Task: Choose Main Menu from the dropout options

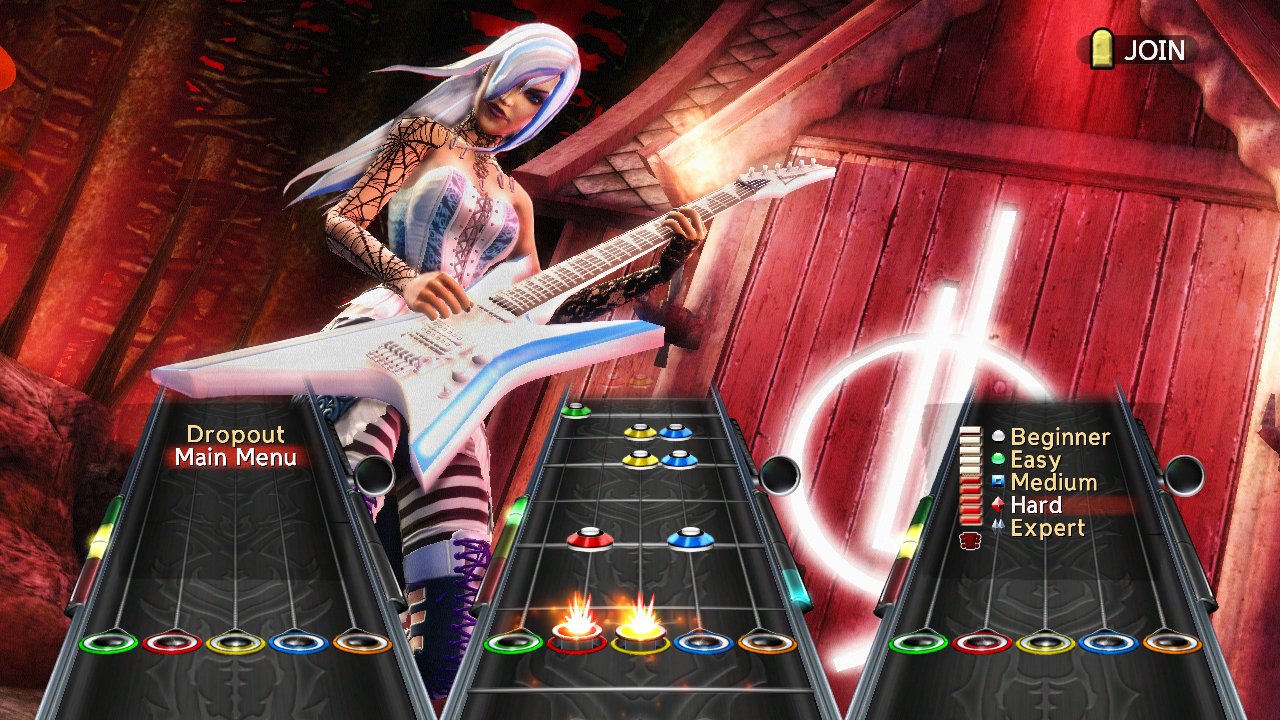Action: click(238, 458)
